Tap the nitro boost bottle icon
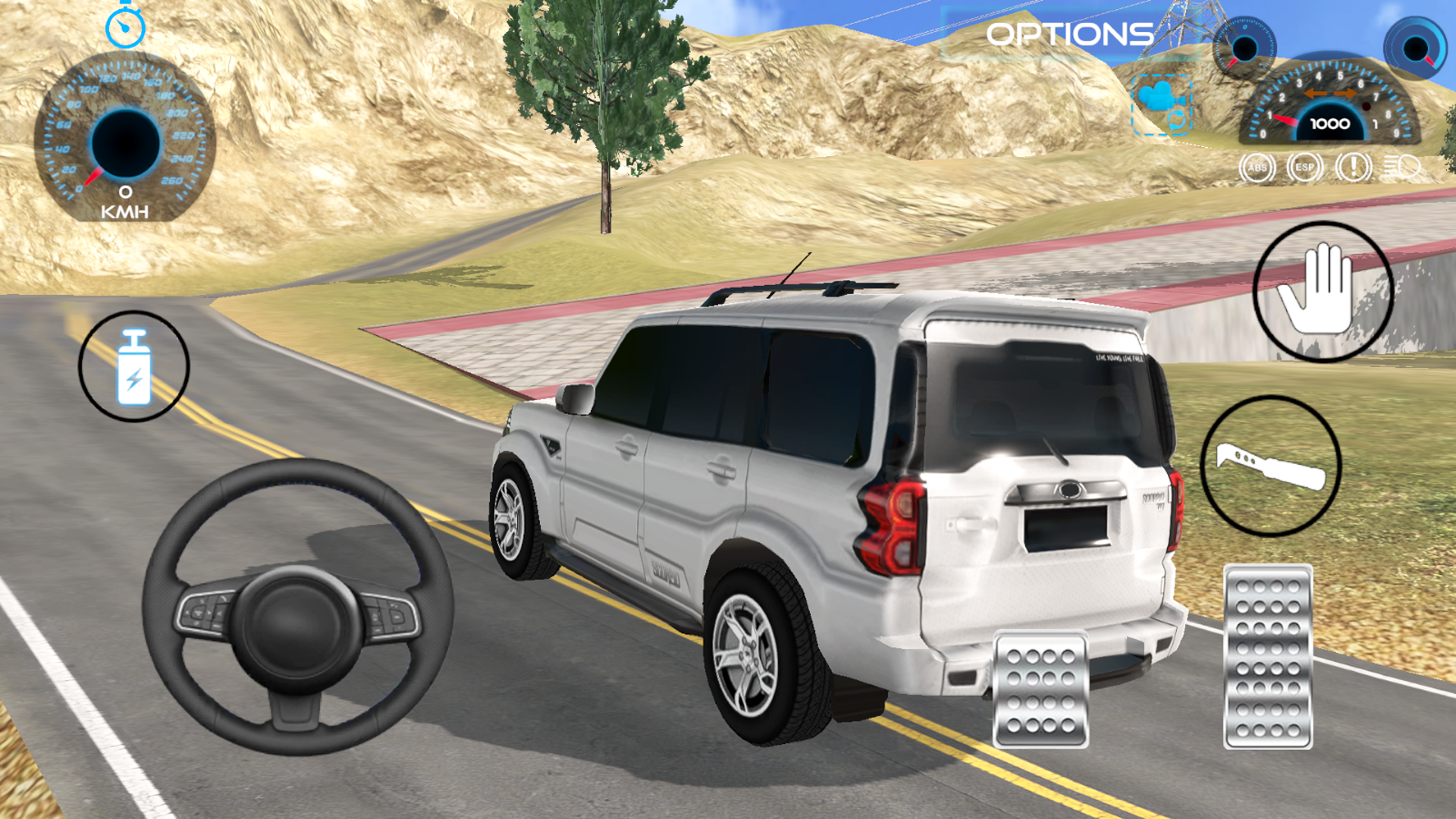 (133, 362)
